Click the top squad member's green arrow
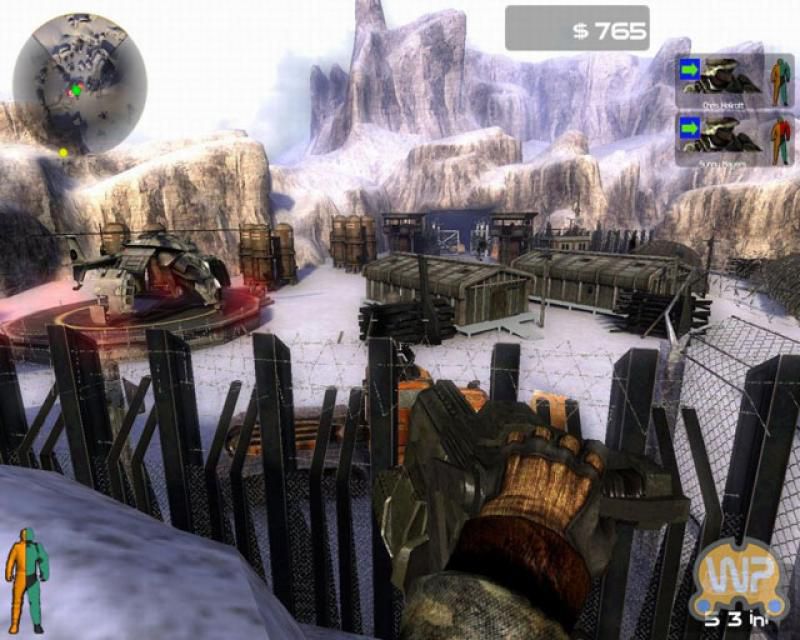The height and width of the screenshot is (640, 800). coord(690,71)
